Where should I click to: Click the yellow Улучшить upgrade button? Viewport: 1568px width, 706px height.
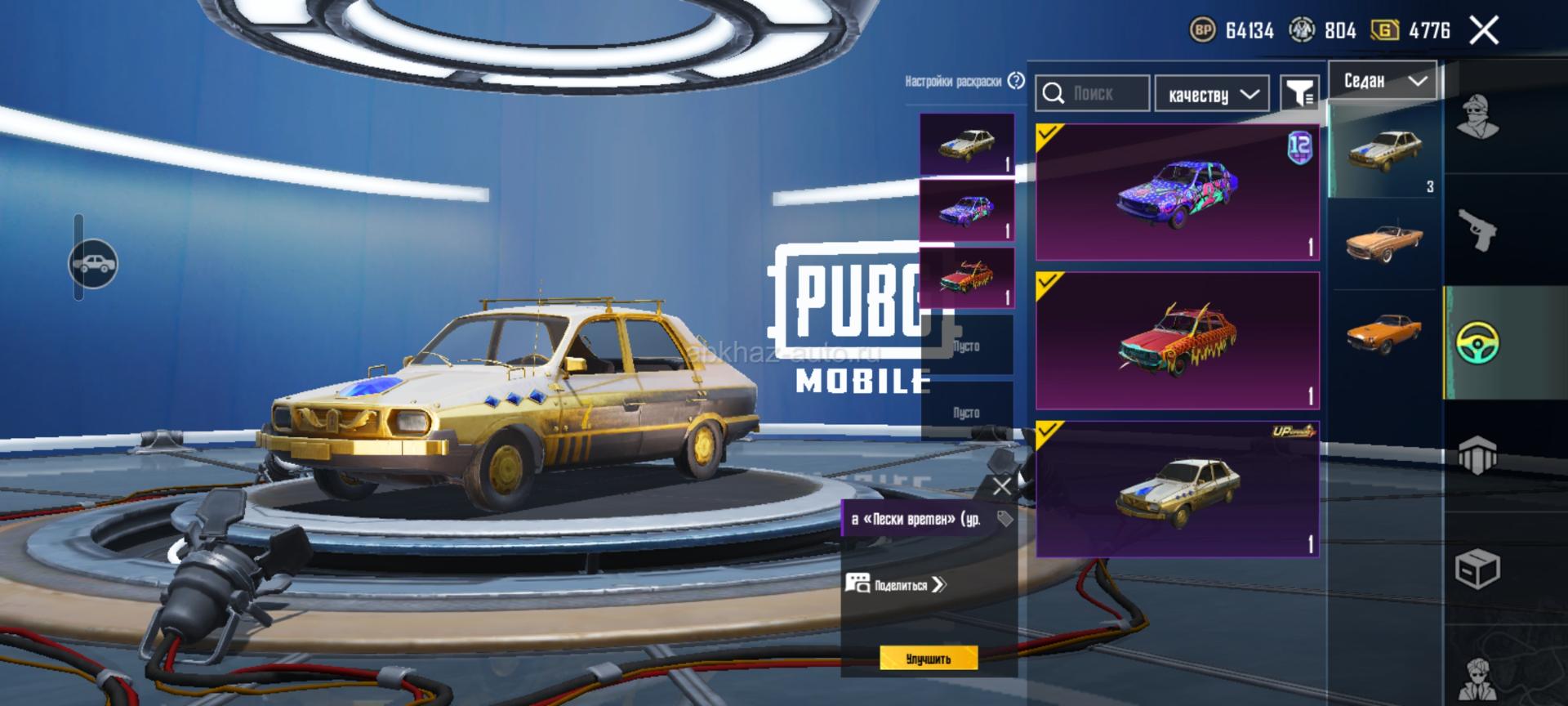pyautogui.click(x=929, y=659)
